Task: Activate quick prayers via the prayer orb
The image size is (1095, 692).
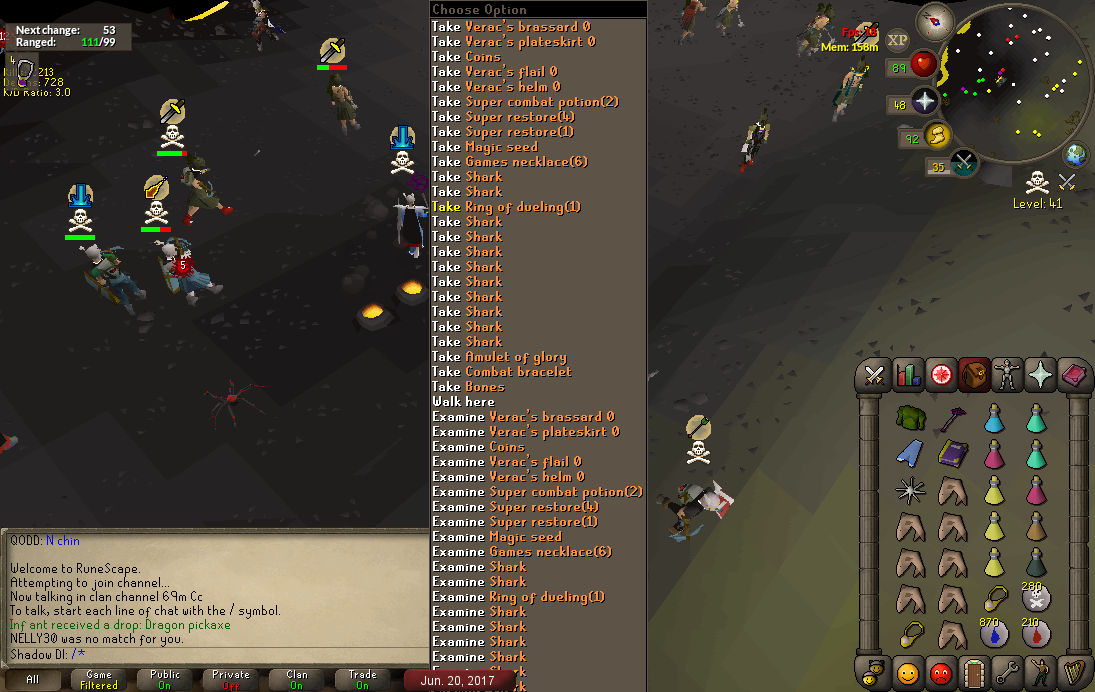Action: coord(924,101)
